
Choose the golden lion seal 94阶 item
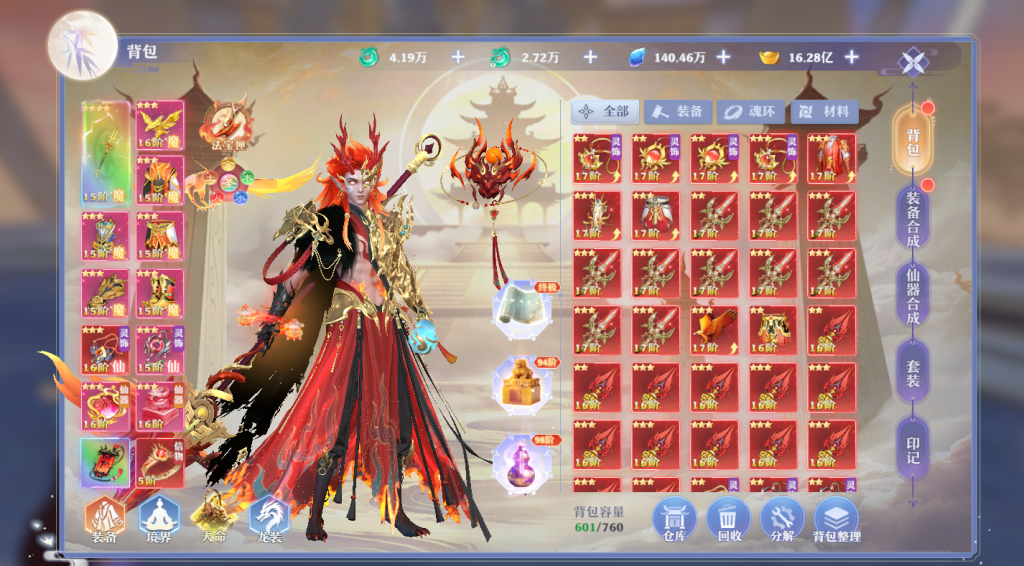[x=518, y=385]
